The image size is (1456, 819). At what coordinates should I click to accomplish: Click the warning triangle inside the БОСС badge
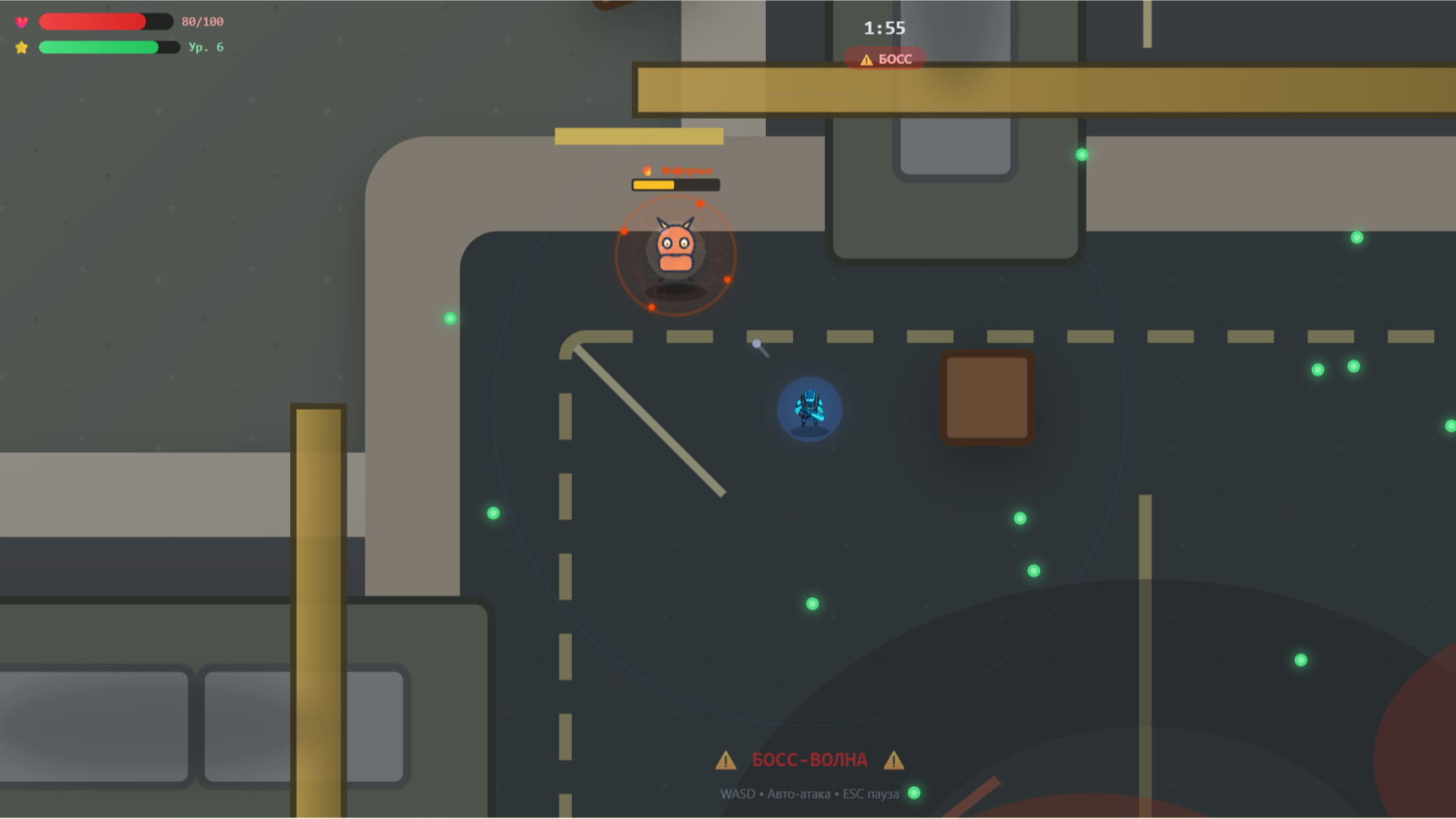tap(866, 59)
